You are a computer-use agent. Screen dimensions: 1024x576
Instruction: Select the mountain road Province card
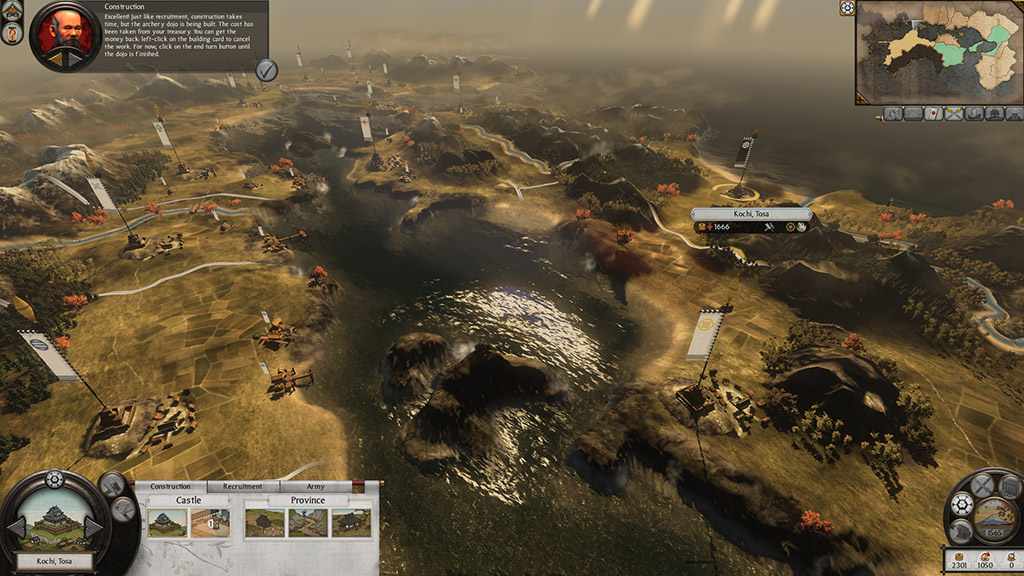[306, 522]
